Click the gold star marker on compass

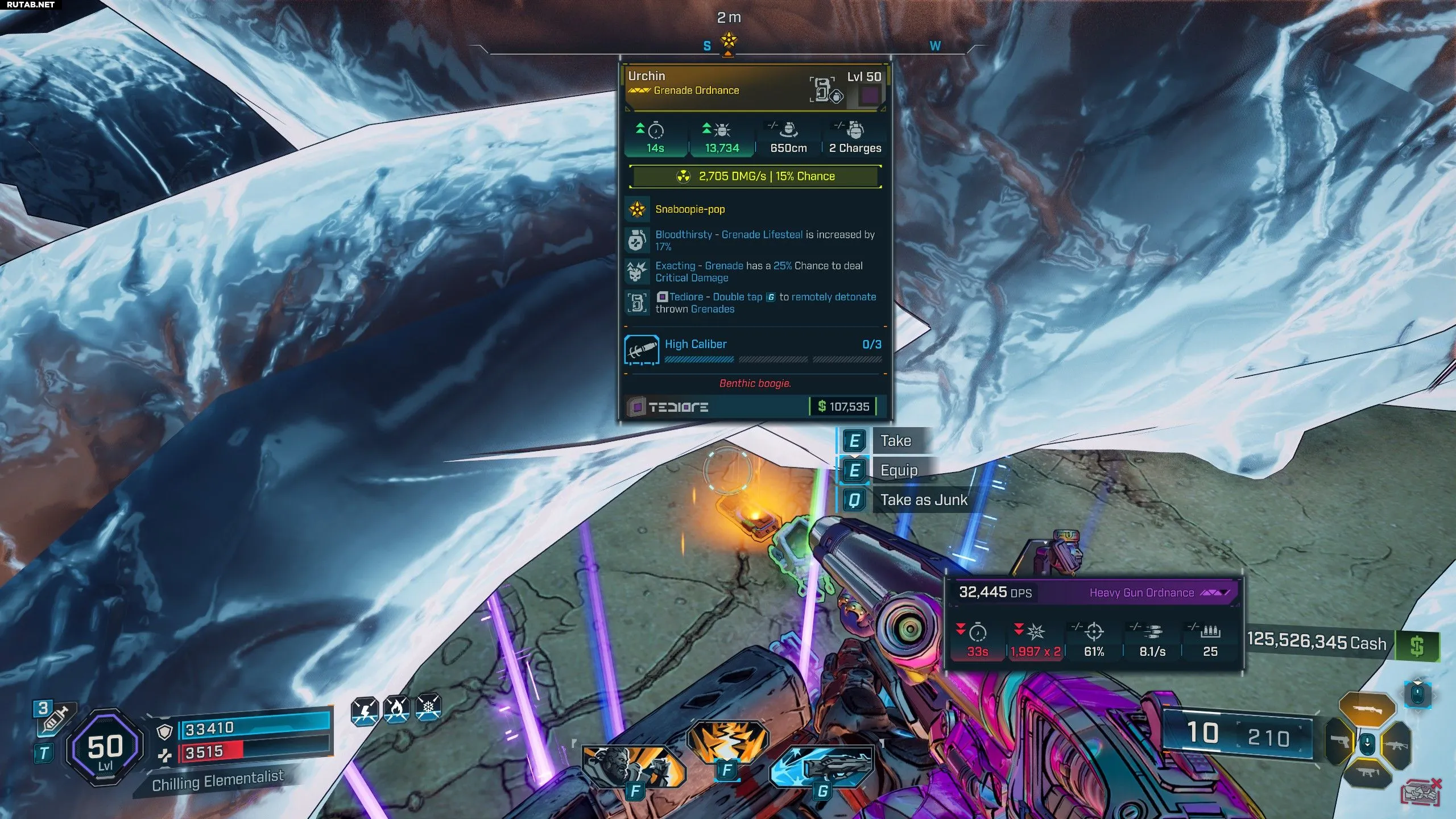coord(729,41)
